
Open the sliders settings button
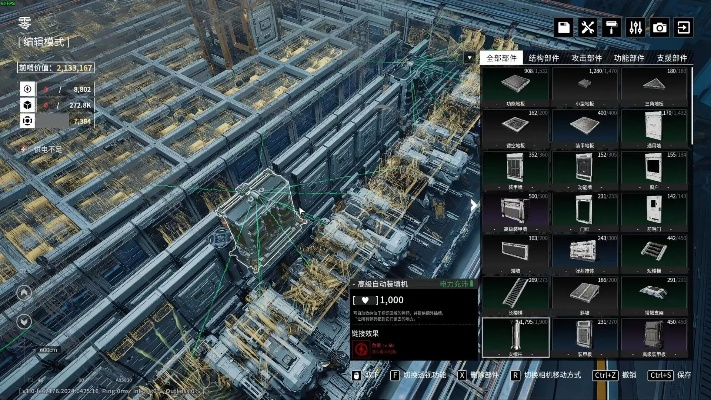[635, 27]
